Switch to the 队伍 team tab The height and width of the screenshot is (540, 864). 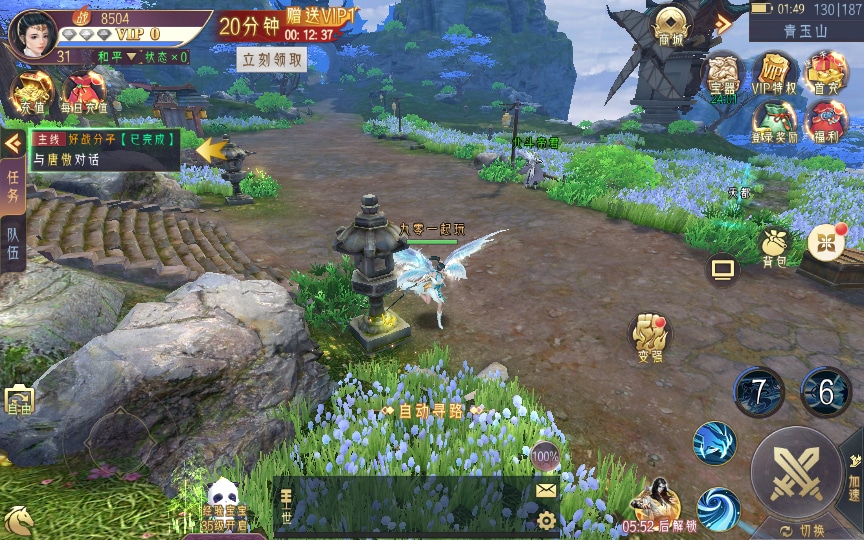[14, 243]
